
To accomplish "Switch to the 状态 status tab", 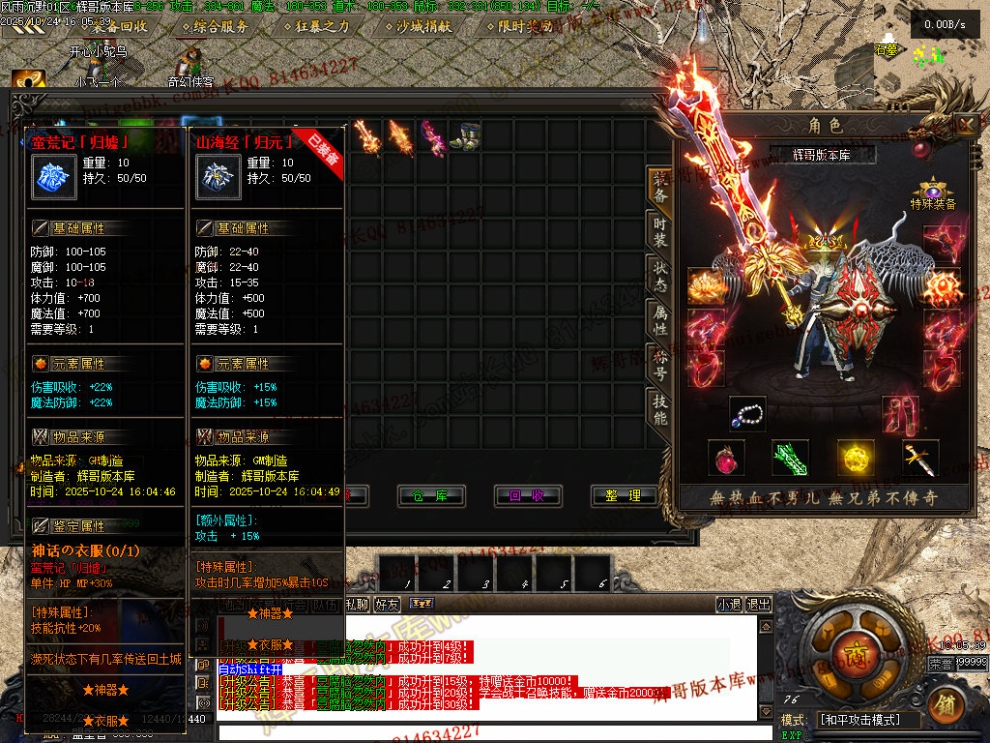I will point(660,277).
